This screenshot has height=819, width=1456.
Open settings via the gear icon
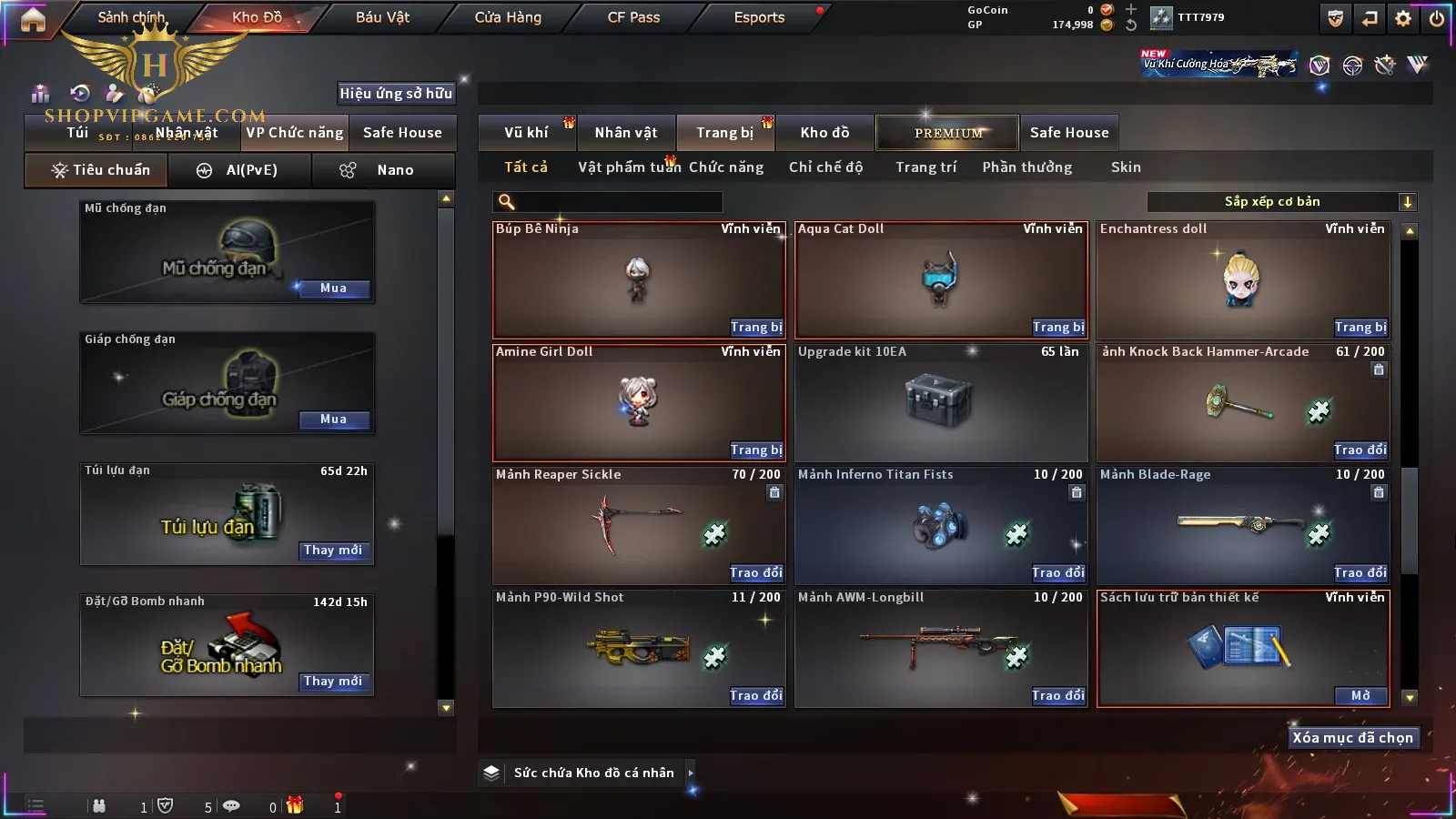1403,18
